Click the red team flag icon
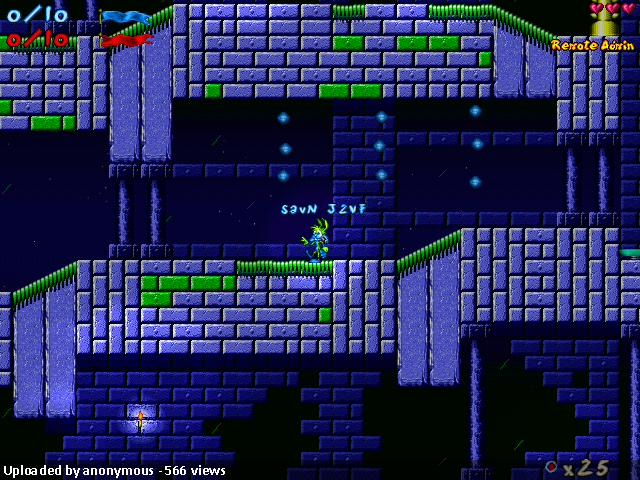This screenshot has height=480, width=640. 125,40
